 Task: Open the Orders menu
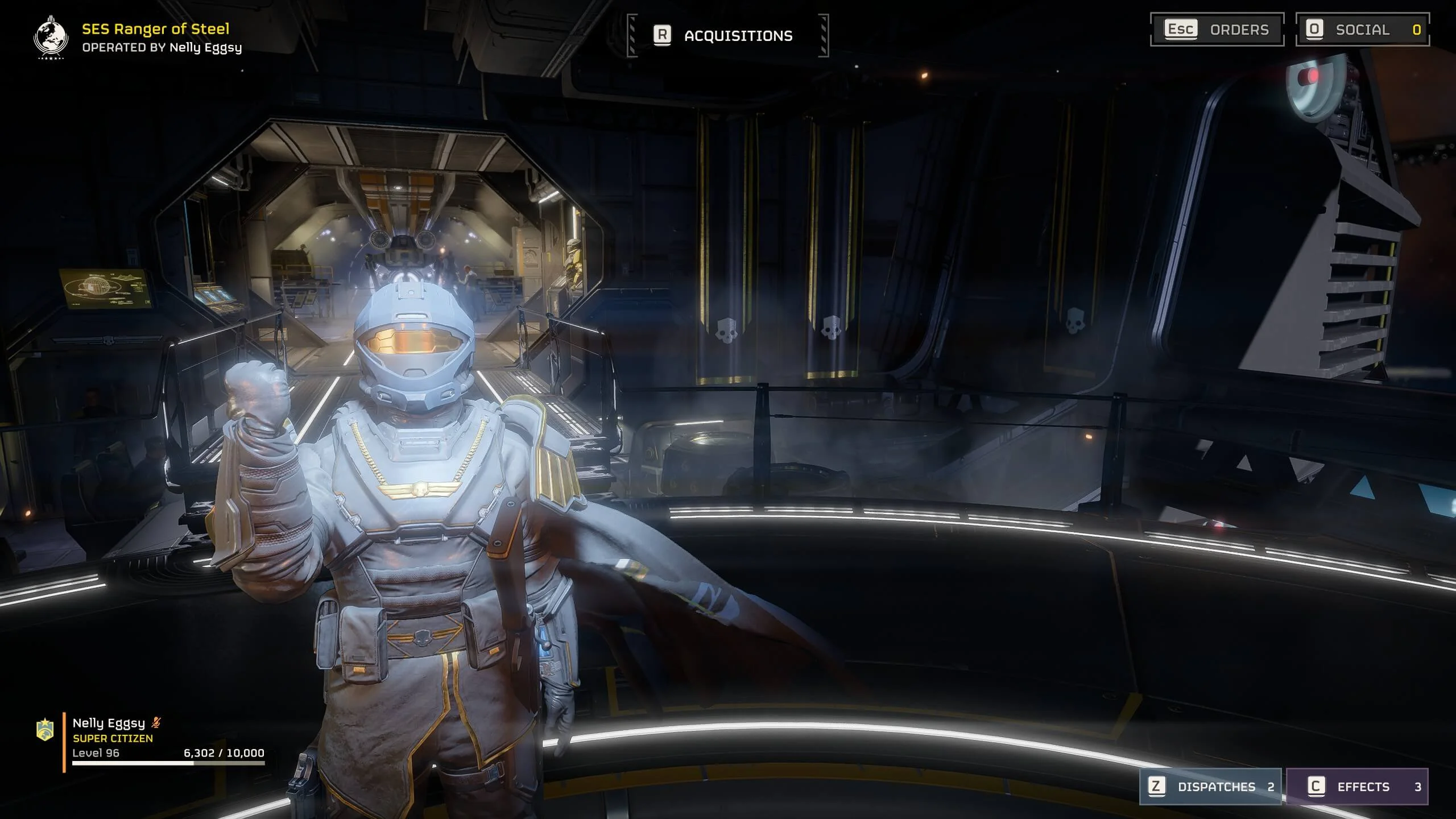click(1217, 30)
